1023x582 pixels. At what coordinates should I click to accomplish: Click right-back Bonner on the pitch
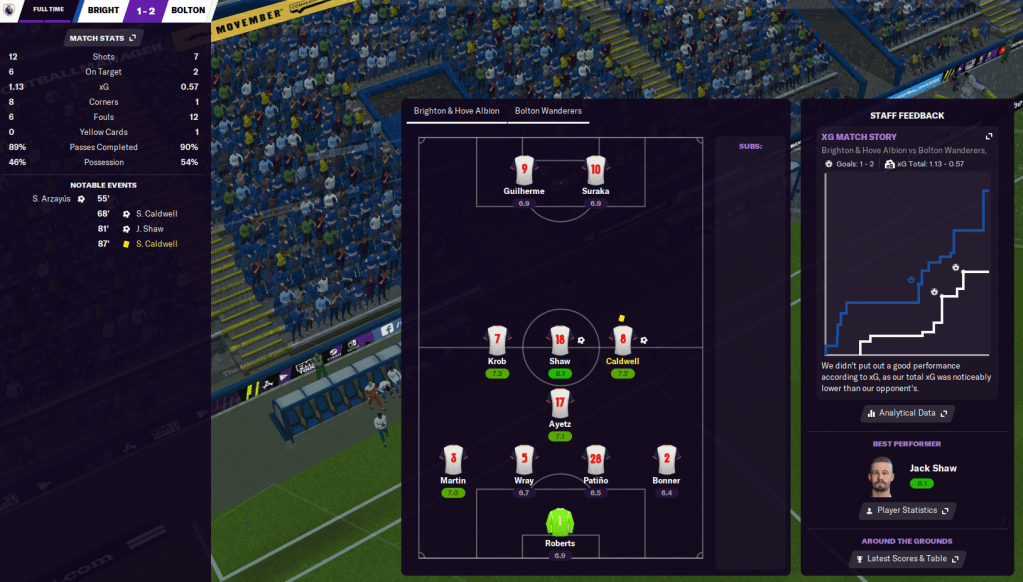(x=667, y=460)
